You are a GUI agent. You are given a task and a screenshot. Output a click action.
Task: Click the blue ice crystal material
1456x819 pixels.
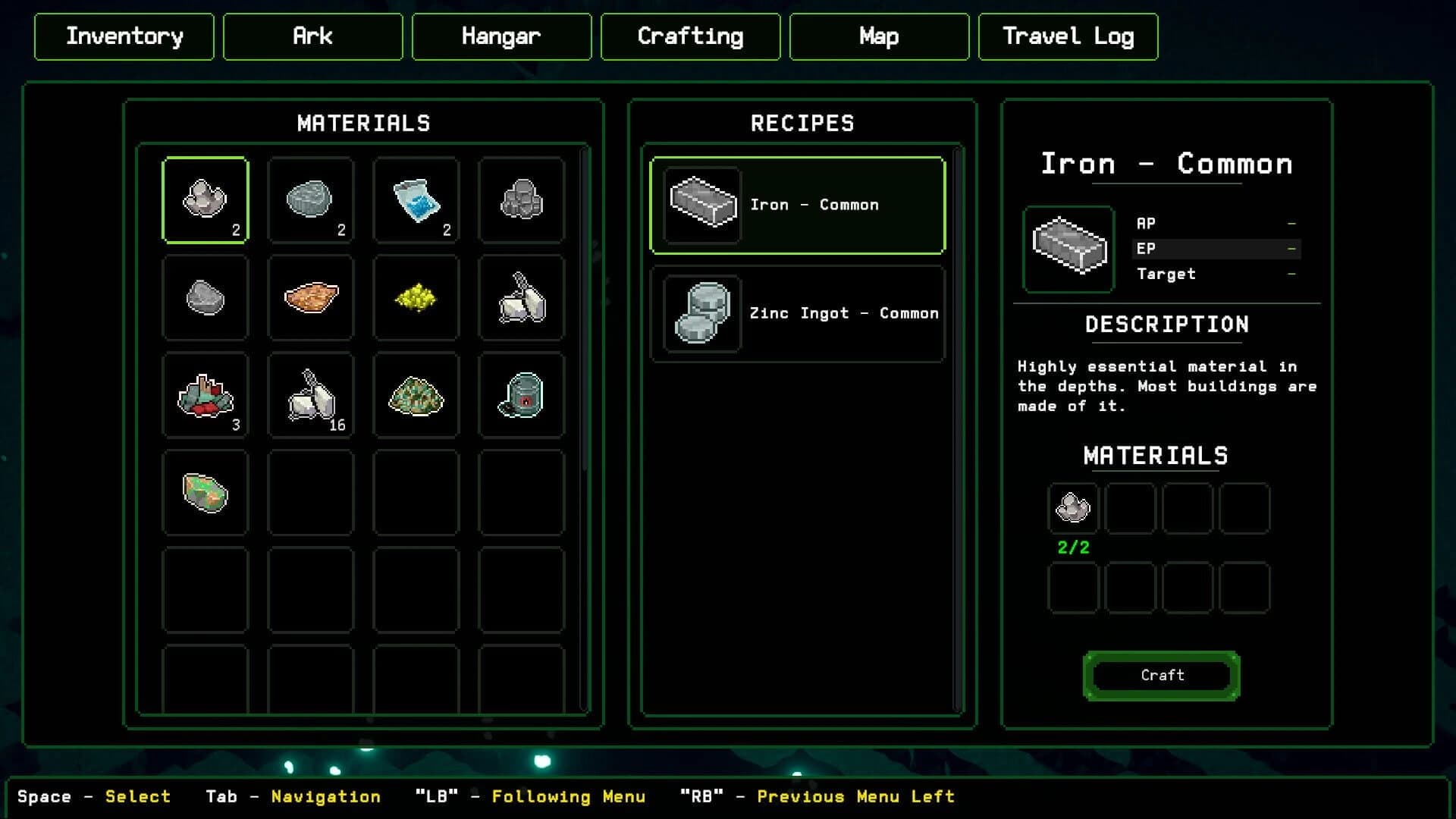coord(416,199)
